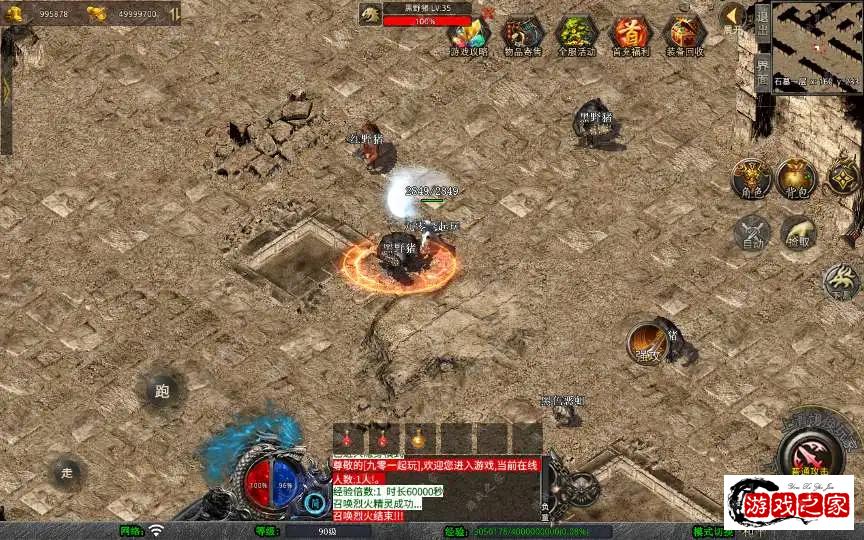Collapse the top menu with the yellow arrow
This screenshot has width=864, height=540.
[x=733, y=16]
